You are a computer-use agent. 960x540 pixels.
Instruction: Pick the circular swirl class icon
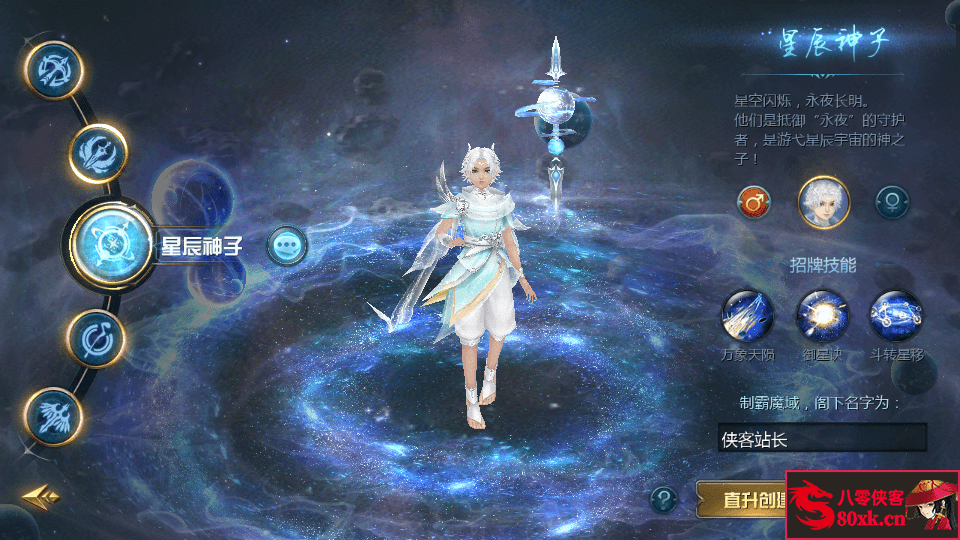(x=96, y=338)
